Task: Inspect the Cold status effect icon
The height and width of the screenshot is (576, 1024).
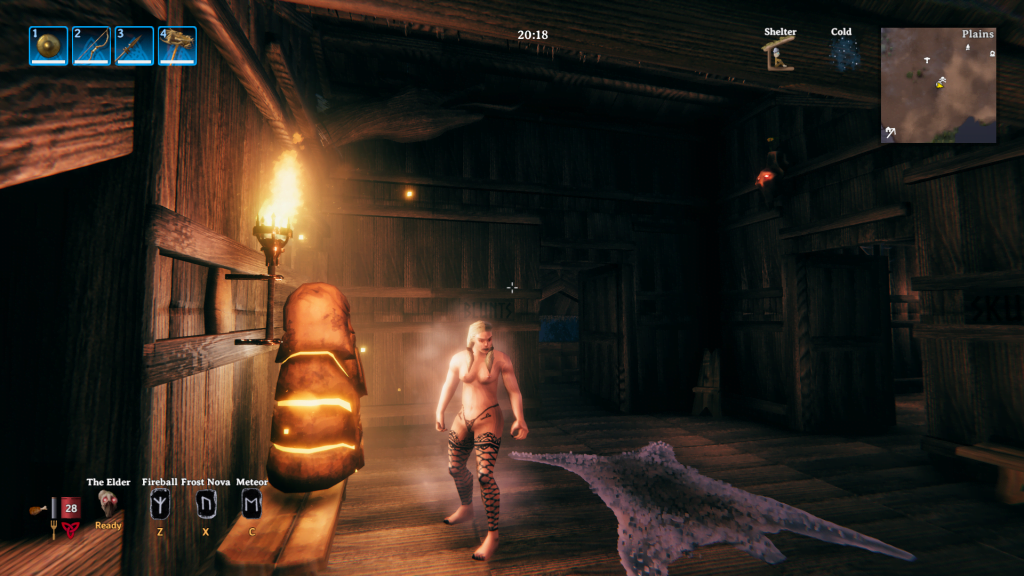Action: point(842,54)
